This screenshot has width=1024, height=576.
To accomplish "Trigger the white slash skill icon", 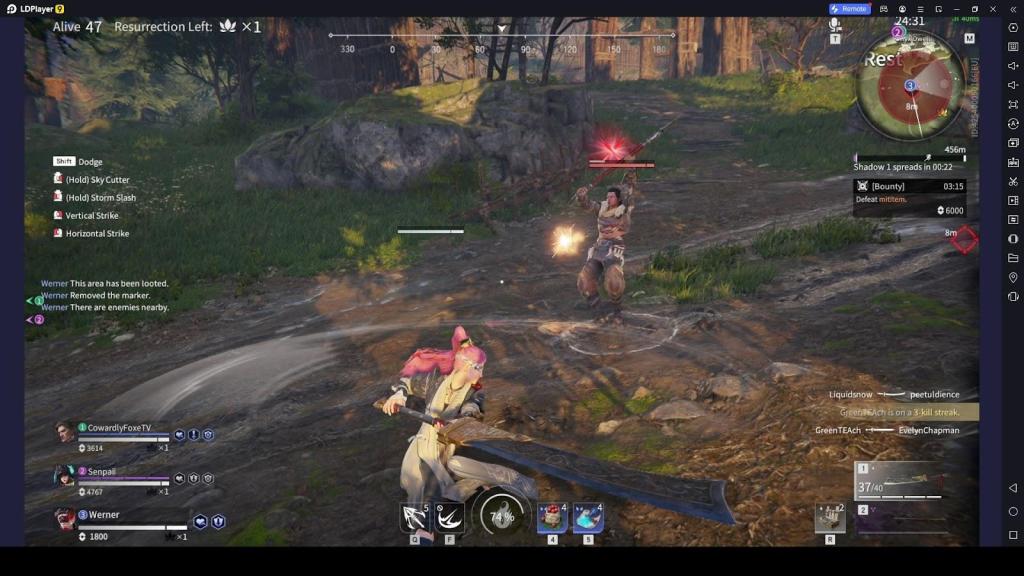I will click(x=450, y=517).
